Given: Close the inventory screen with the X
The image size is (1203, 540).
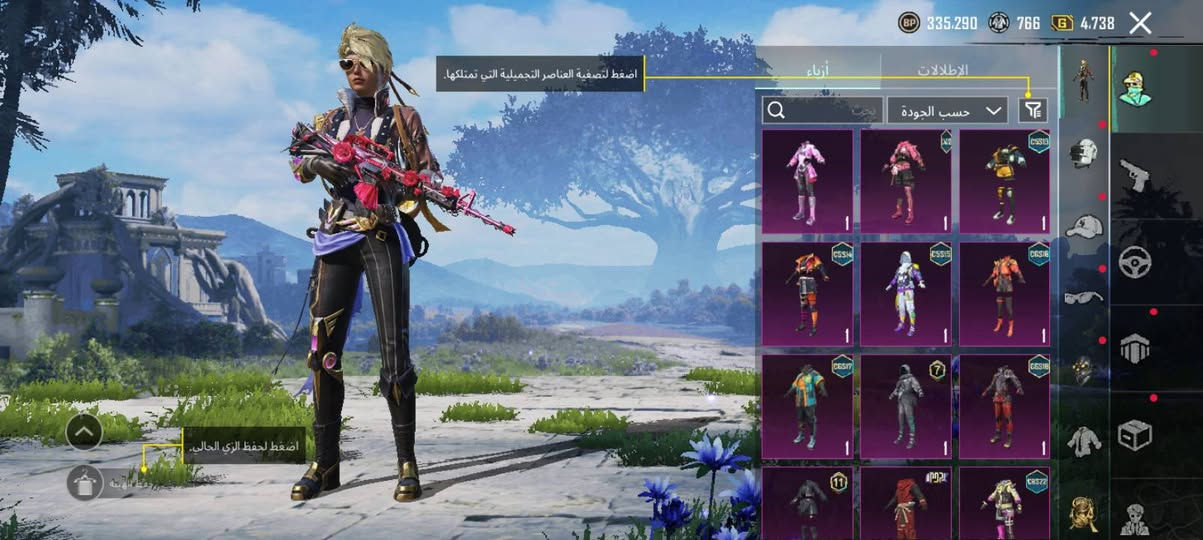Looking at the screenshot, I should (1140, 23).
